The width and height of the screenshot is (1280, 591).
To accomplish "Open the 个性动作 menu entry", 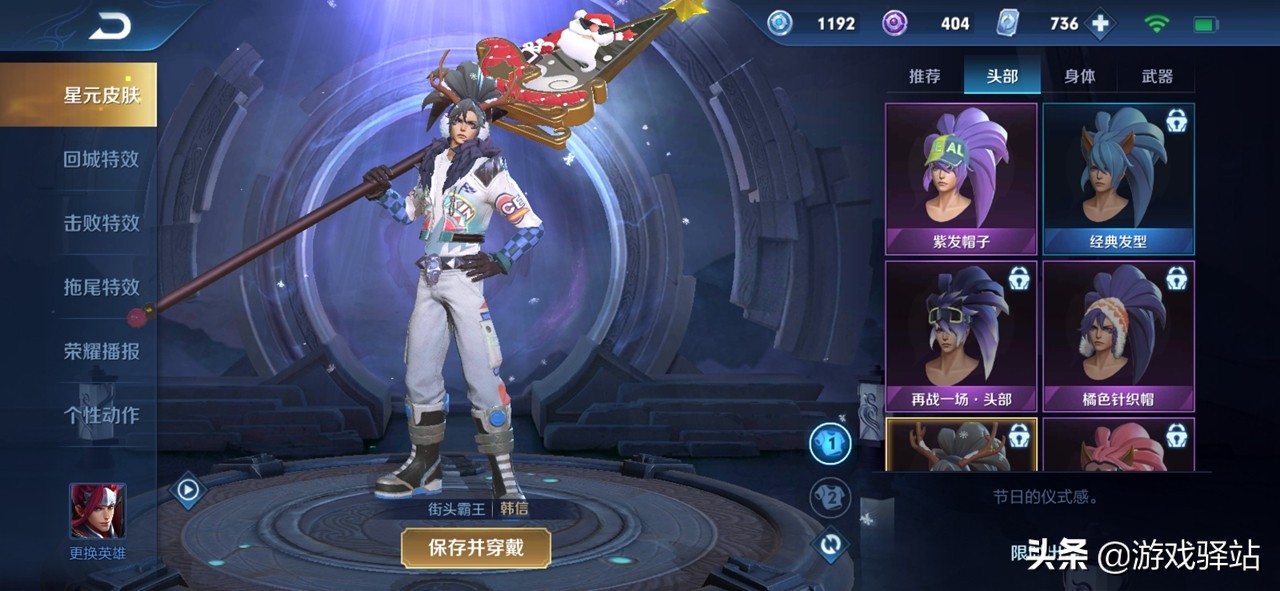I will 101,415.
